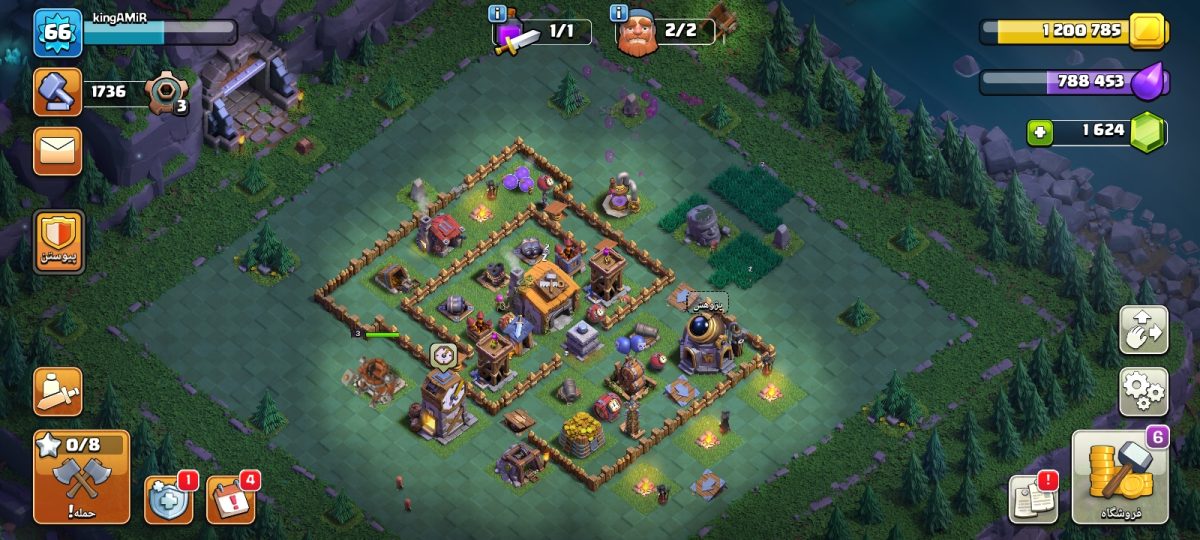Screen dimensions: 1200x540
Task: Open the settings gears button
Action: point(1143,391)
